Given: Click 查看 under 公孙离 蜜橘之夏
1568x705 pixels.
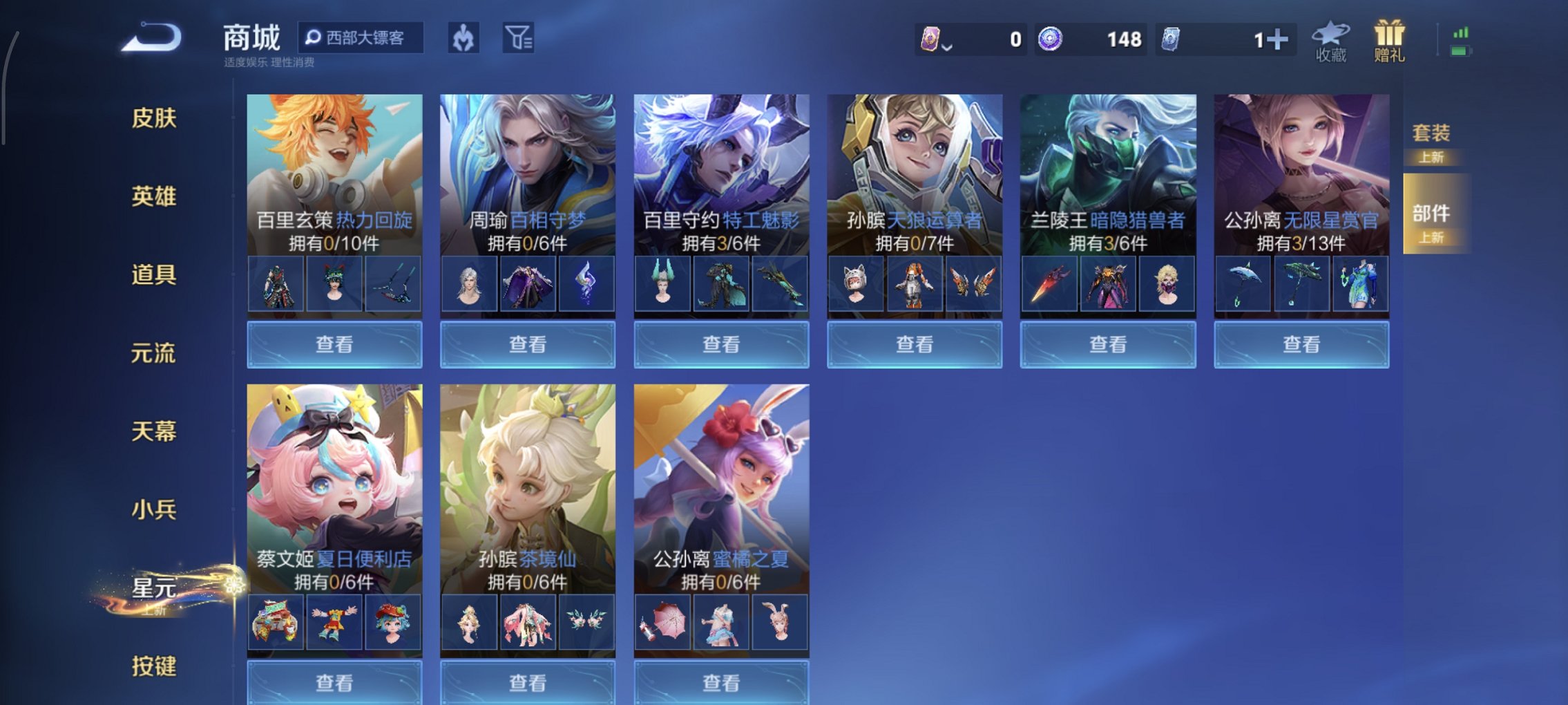Looking at the screenshot, I should [x=720, y=681].
